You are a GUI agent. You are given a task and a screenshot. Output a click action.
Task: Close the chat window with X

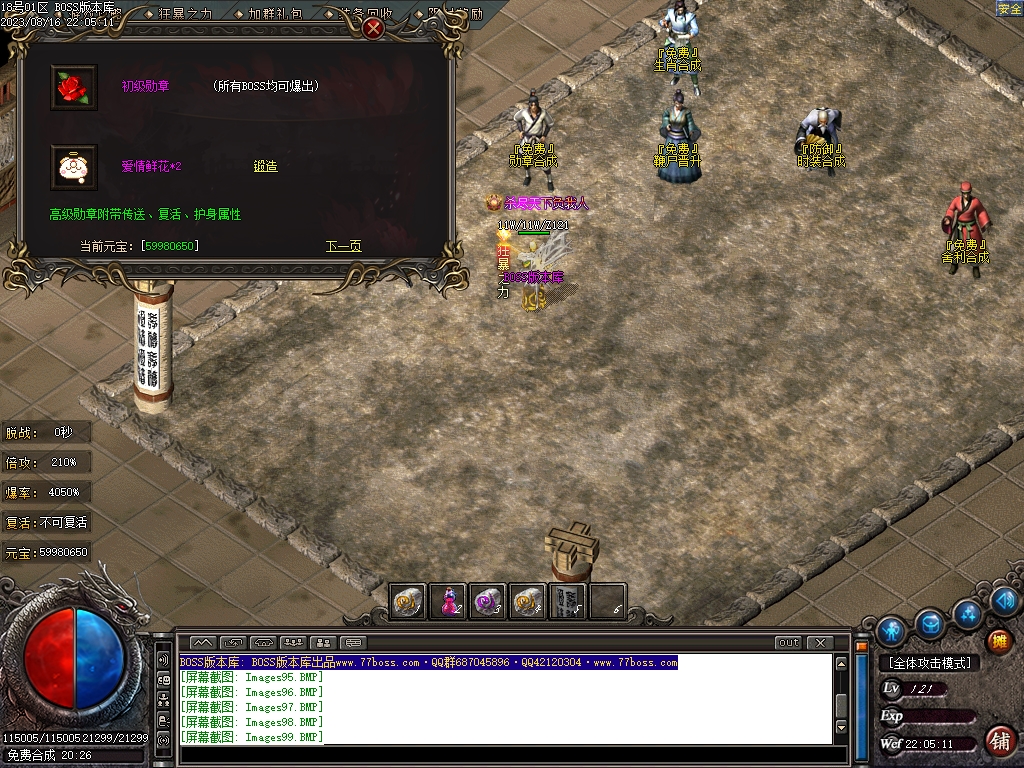coord(819,643)
